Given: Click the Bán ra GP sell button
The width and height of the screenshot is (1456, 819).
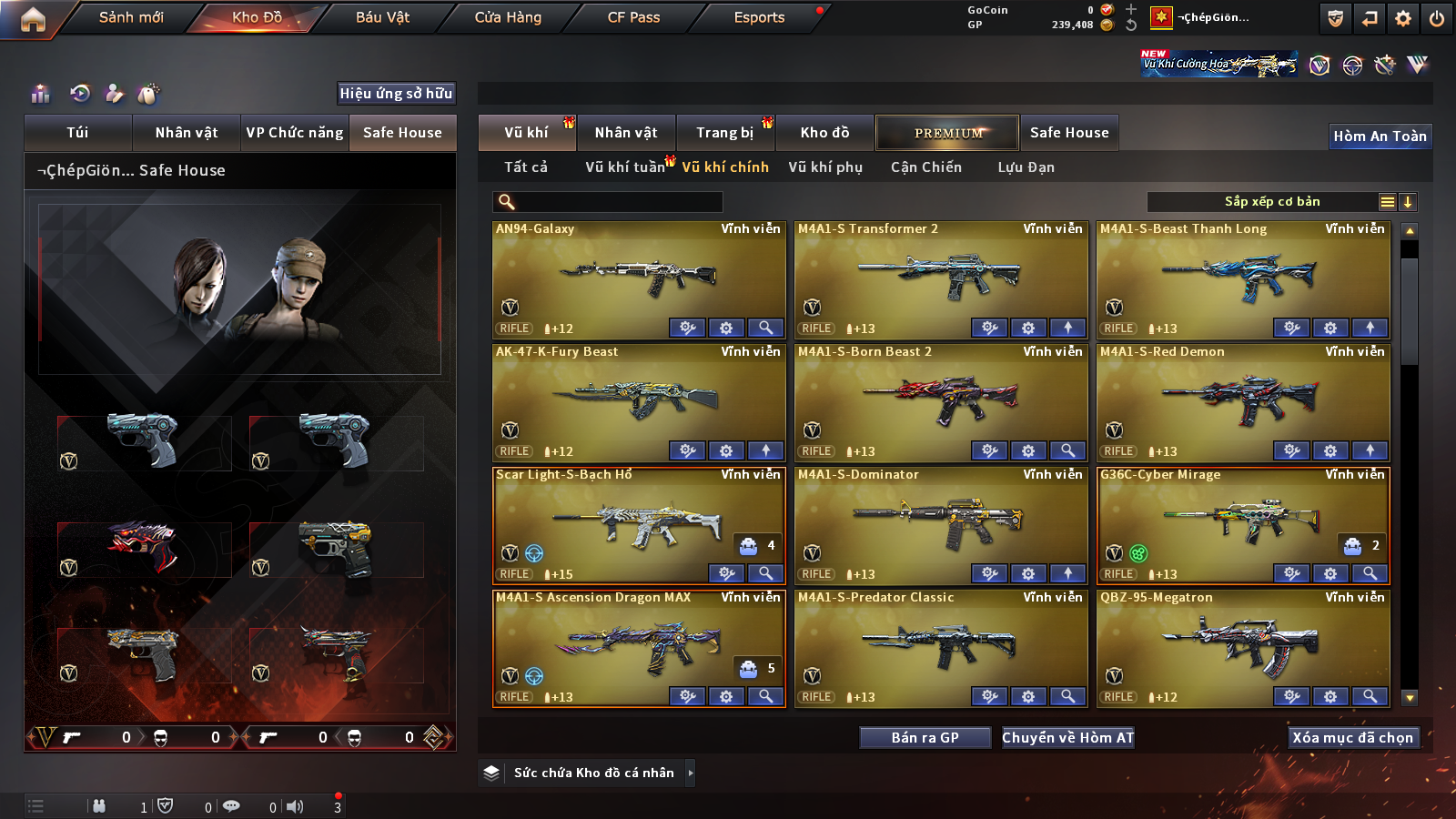Looking at the screenshot, I should tap(925, 738).
